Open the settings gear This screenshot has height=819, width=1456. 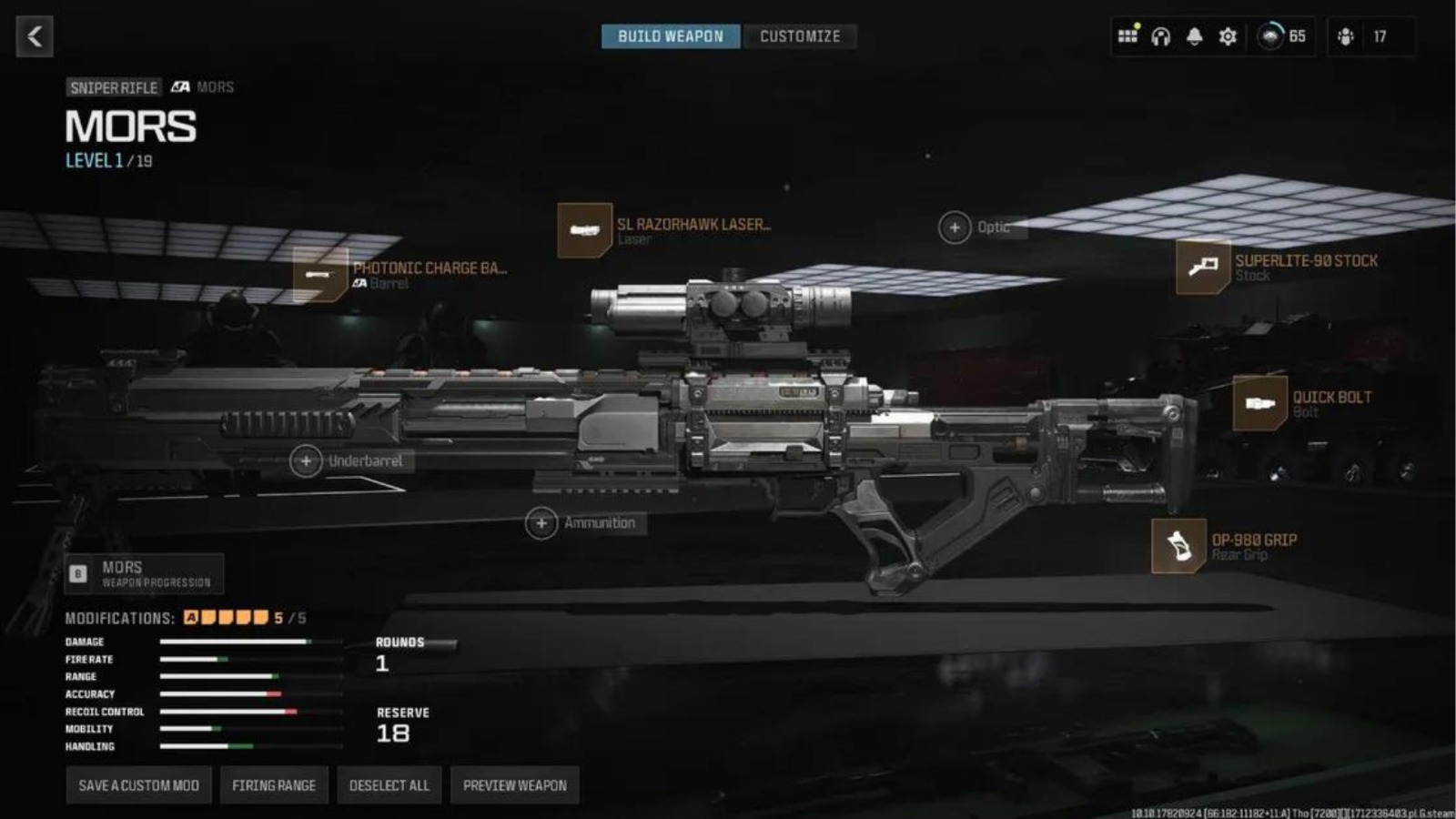(x=1226, y=36)
